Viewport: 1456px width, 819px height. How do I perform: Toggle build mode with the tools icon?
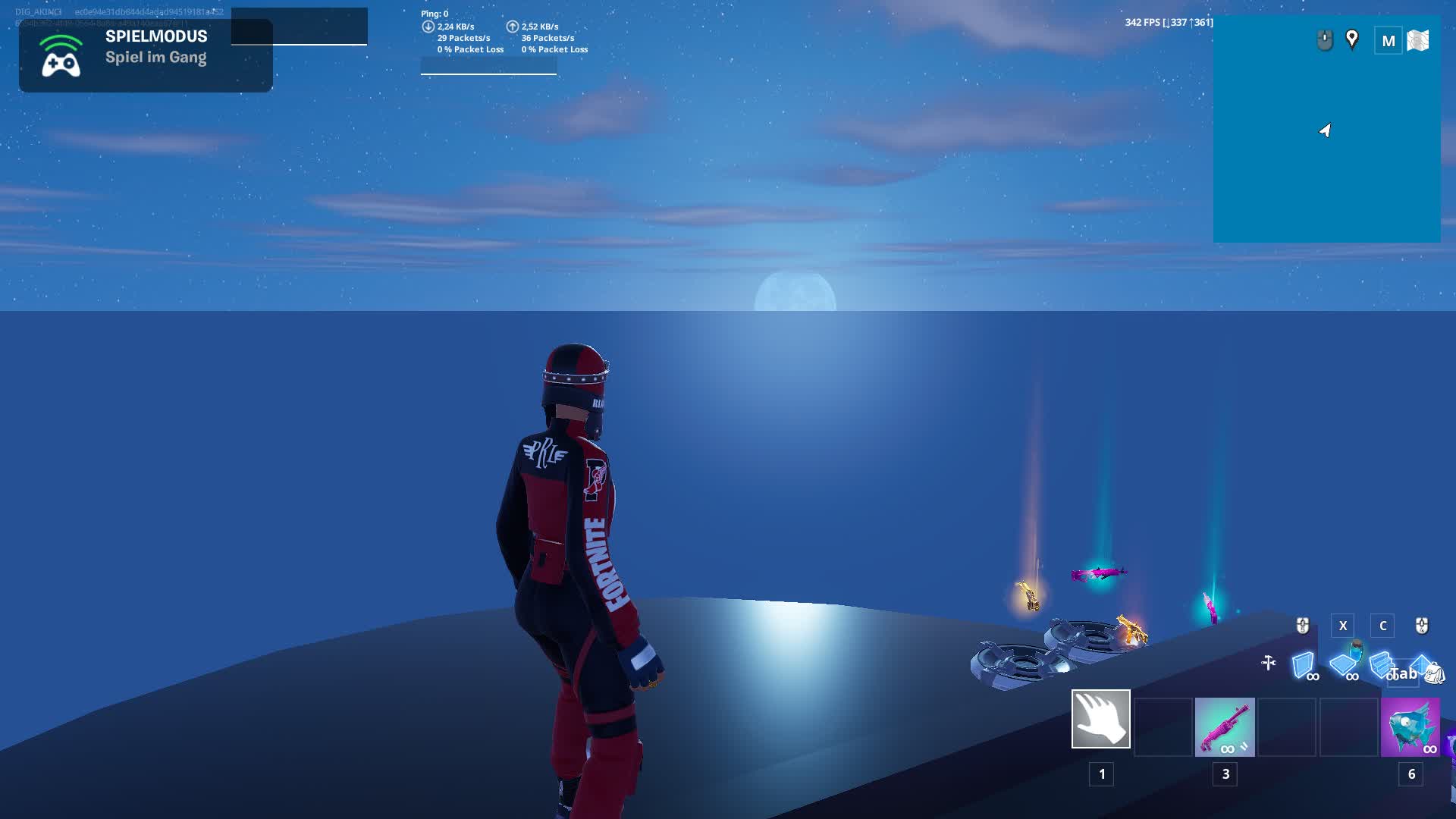(x=1268, y=664)
